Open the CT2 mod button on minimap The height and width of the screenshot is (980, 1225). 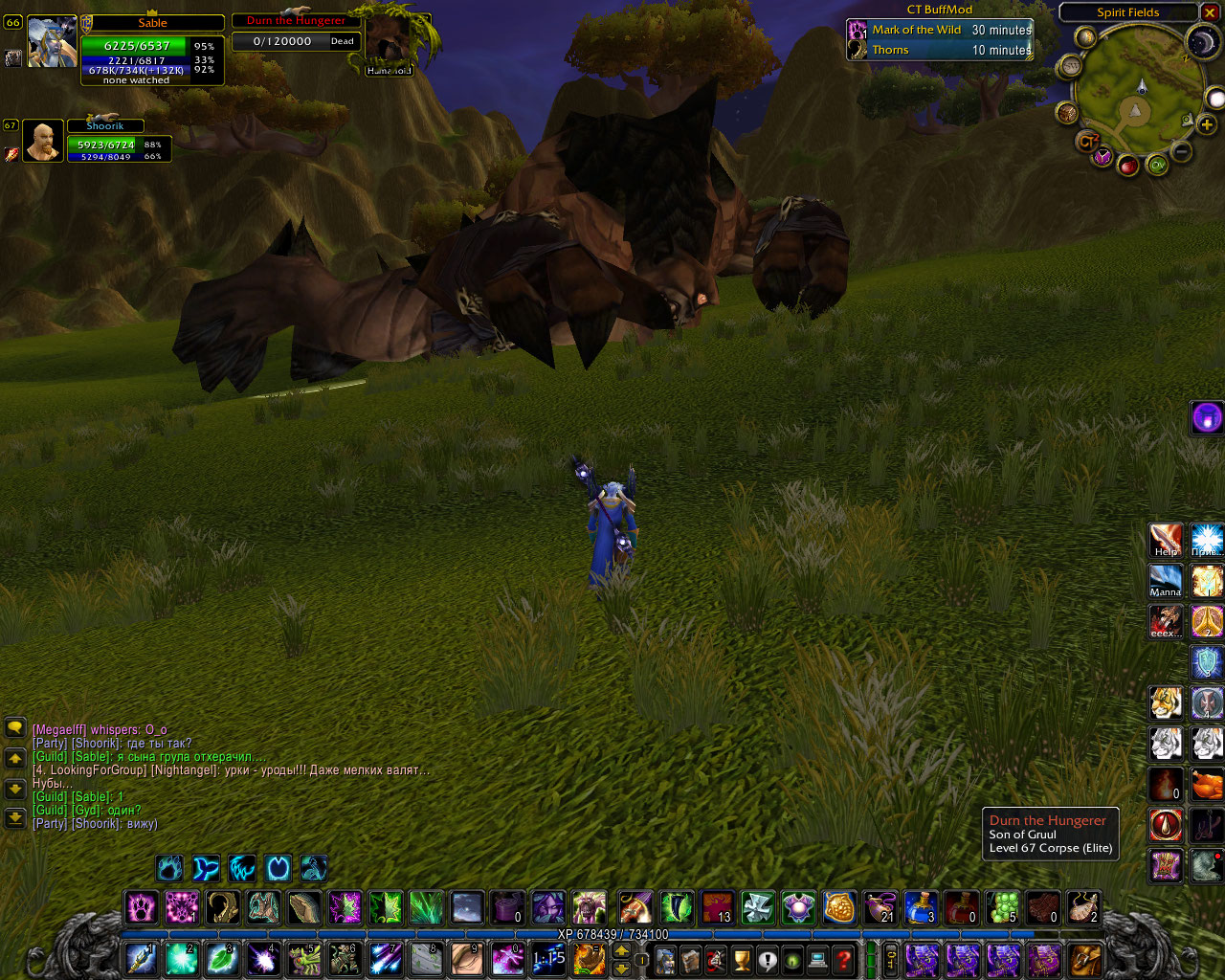(x=1086, y=142)
